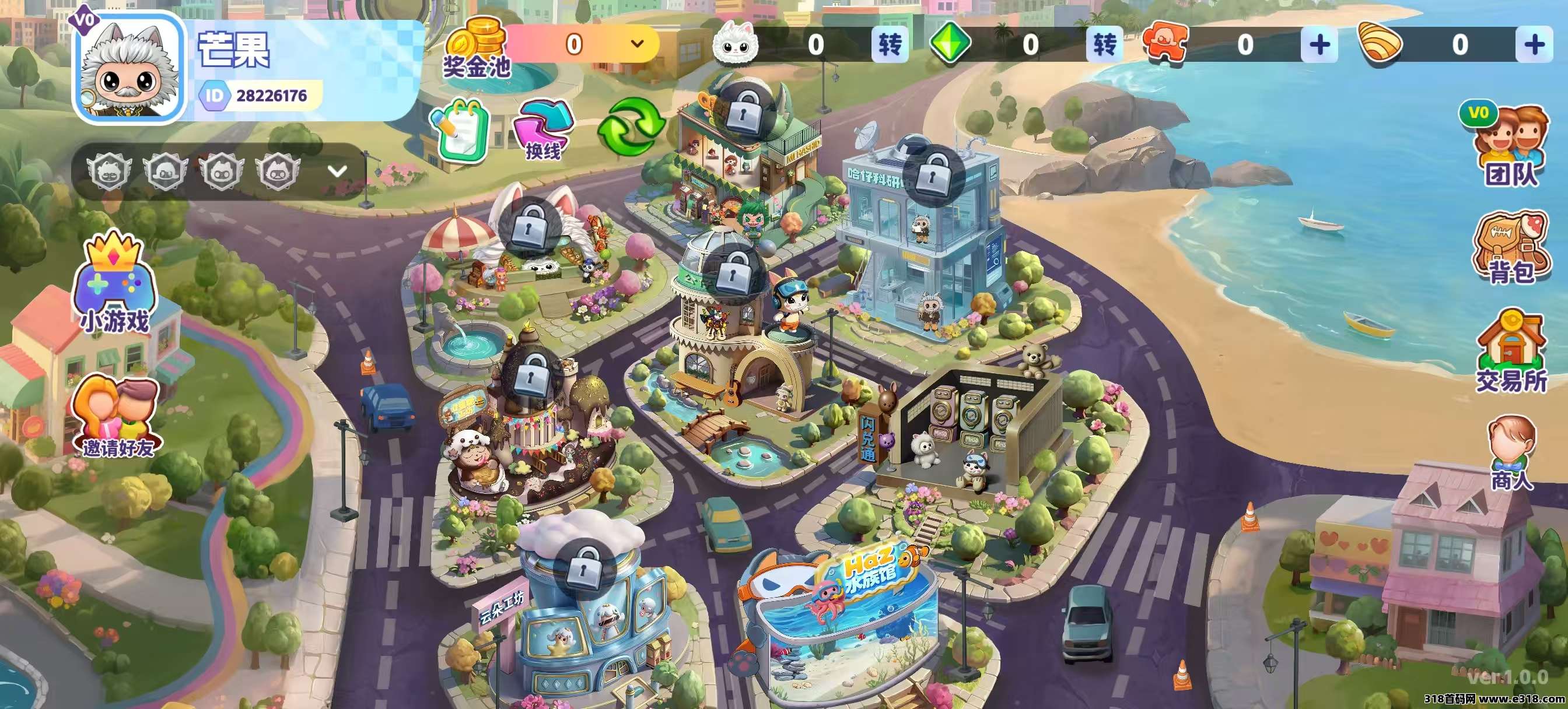Open the 团队 team panel
The image size is (1568, 709).
coord(1510,148)
